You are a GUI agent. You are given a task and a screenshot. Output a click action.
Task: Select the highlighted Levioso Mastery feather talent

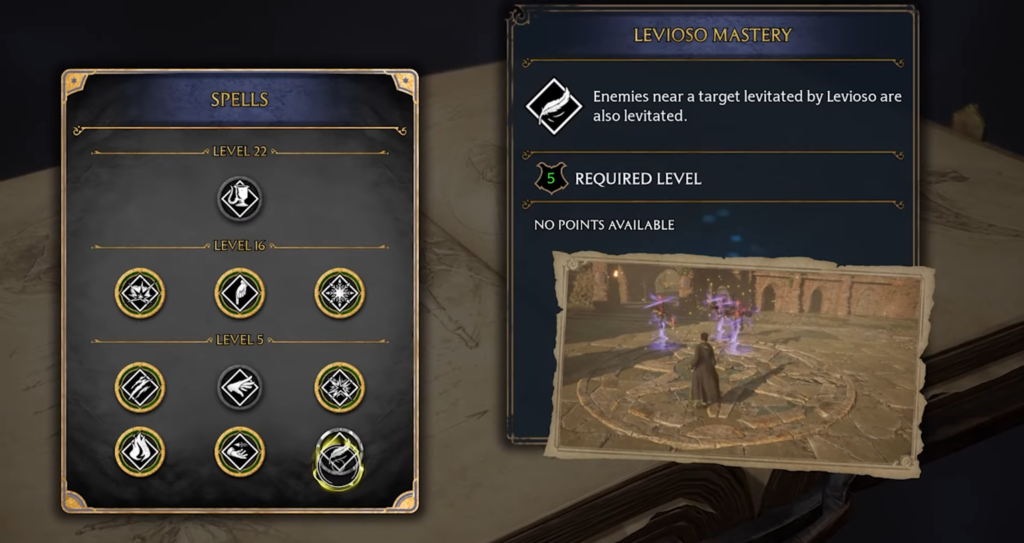coord(340,457)
